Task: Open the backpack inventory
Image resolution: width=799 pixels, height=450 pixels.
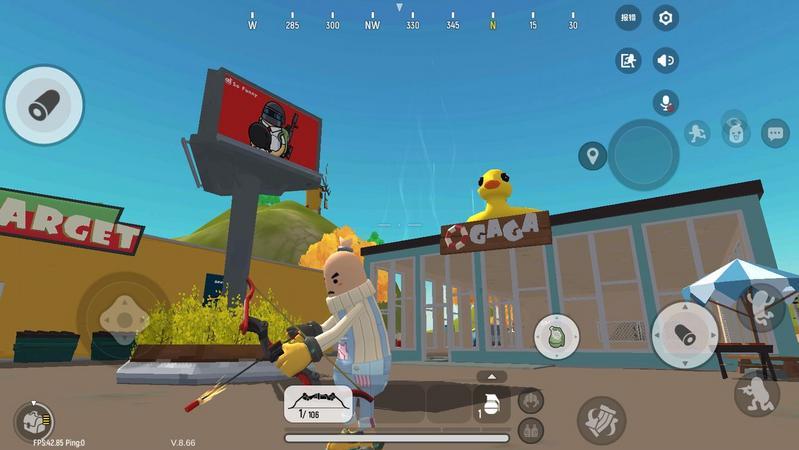Action: click(x=33, y=422)
